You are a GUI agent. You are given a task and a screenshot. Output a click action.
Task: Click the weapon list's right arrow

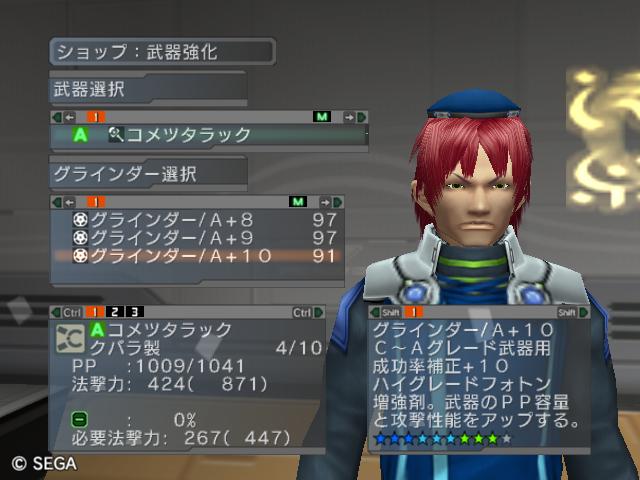349,117
